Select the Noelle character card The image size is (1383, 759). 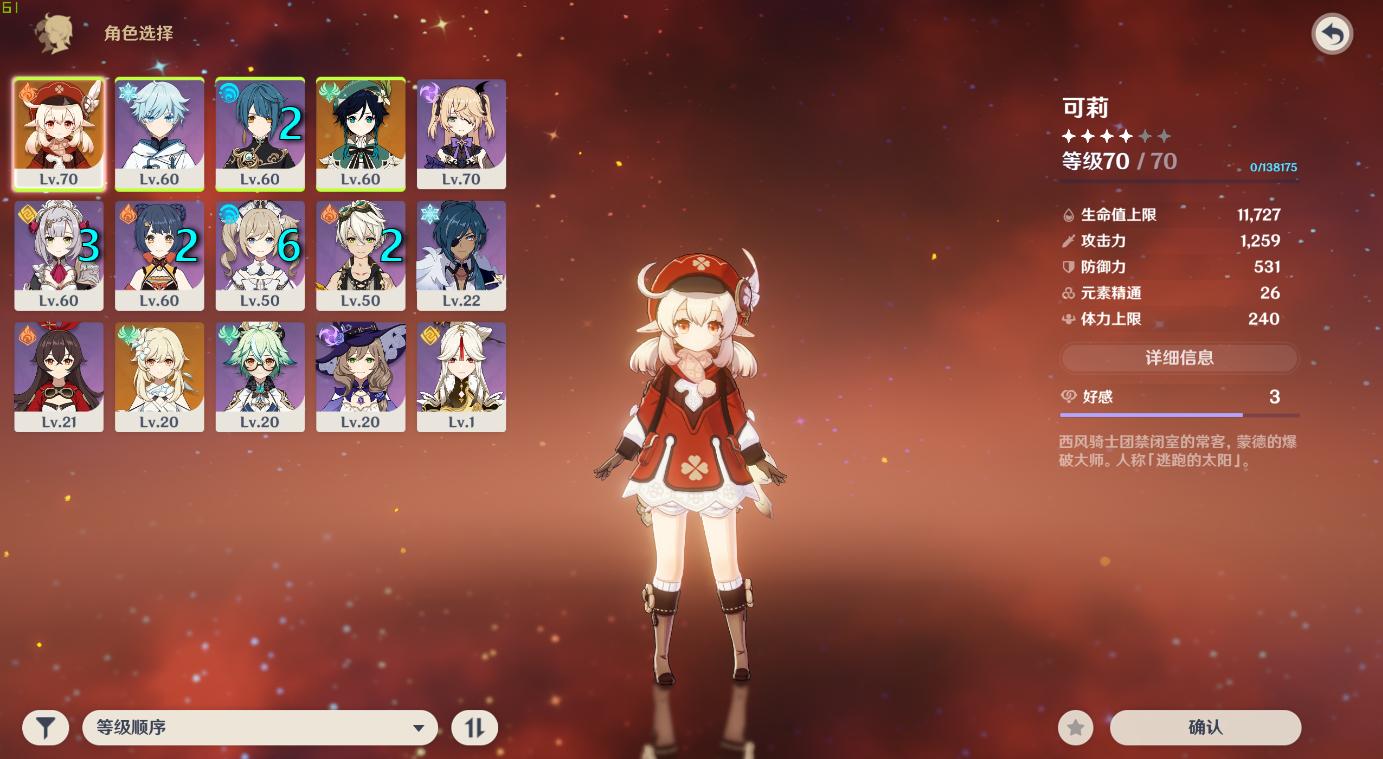(x=59, y=255)
